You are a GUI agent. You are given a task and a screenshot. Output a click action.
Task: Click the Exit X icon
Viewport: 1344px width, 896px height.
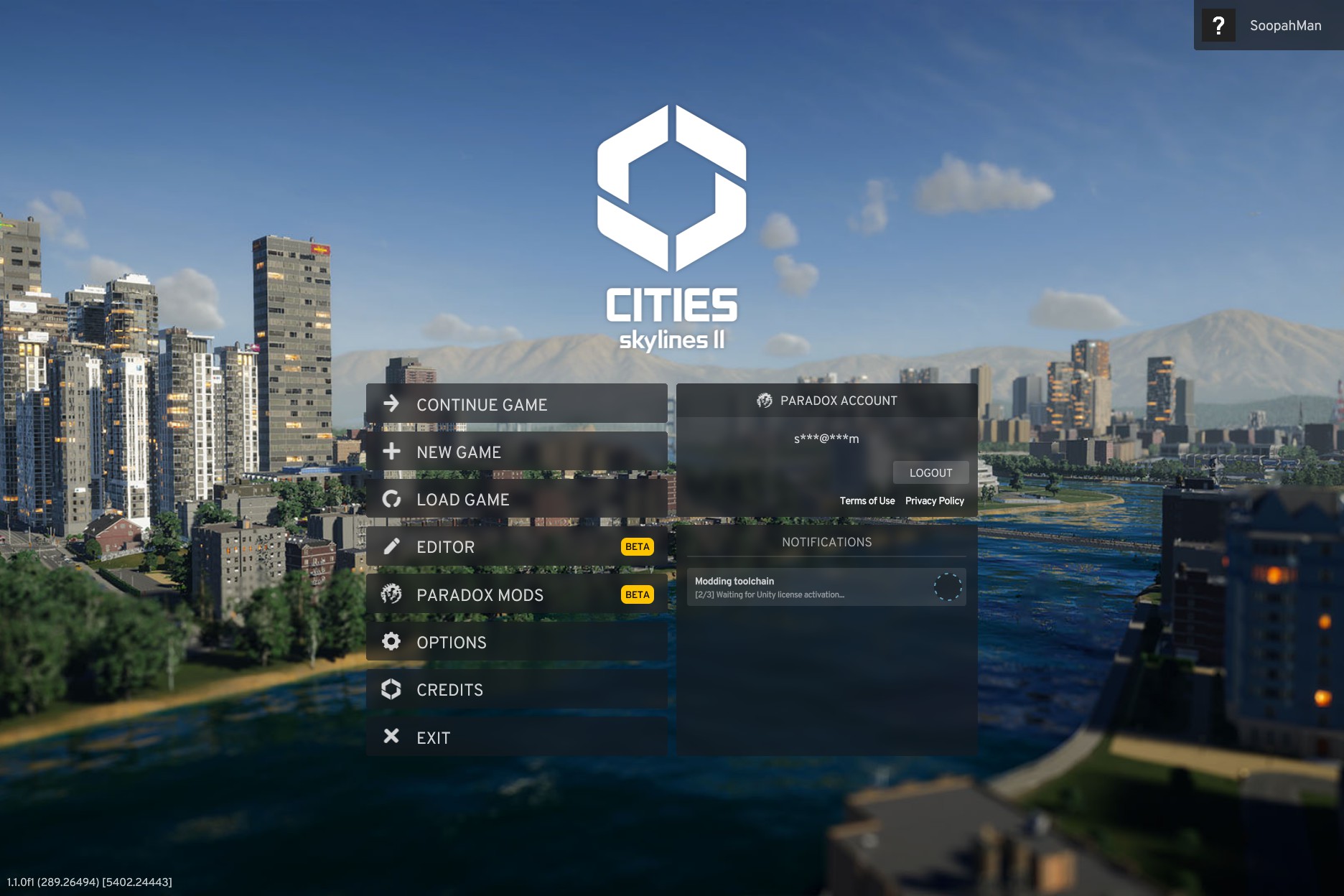tap(392, 737)
